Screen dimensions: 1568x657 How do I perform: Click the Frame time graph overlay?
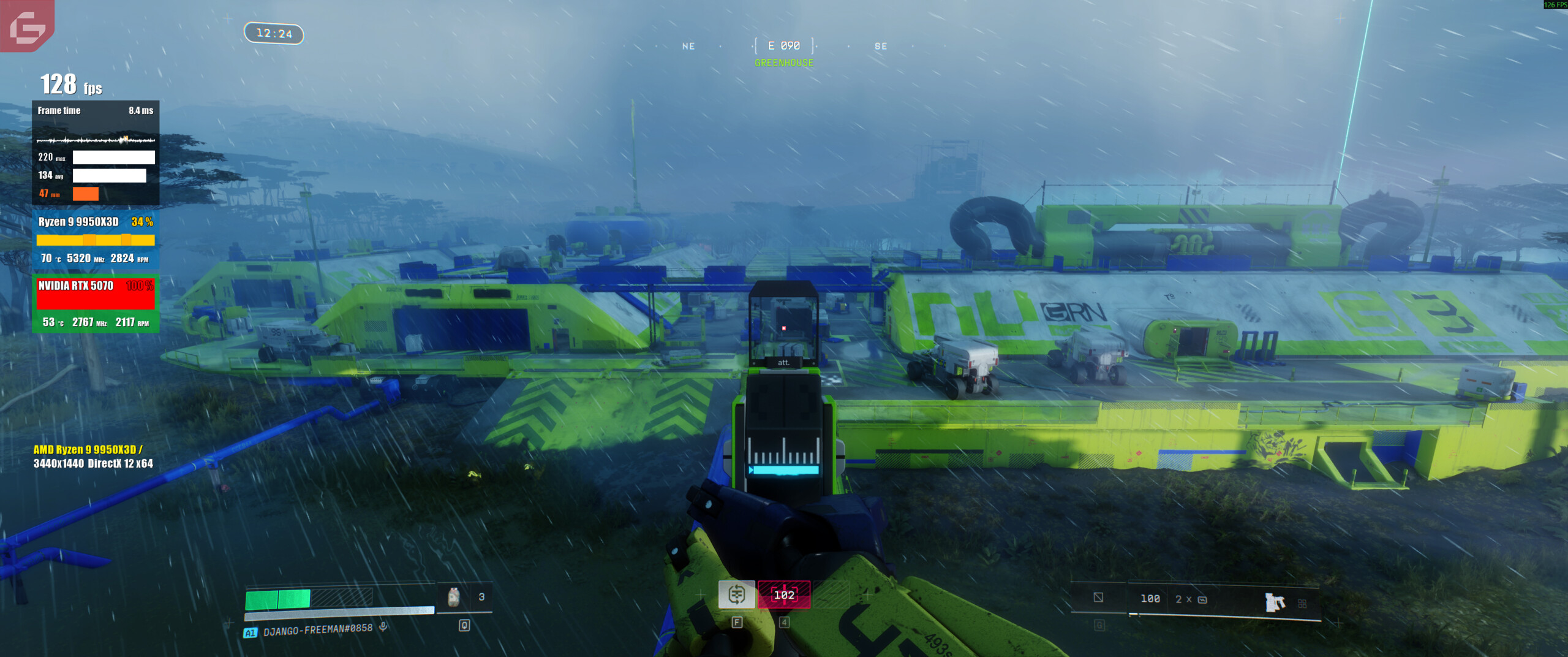[x=96, y=140]
